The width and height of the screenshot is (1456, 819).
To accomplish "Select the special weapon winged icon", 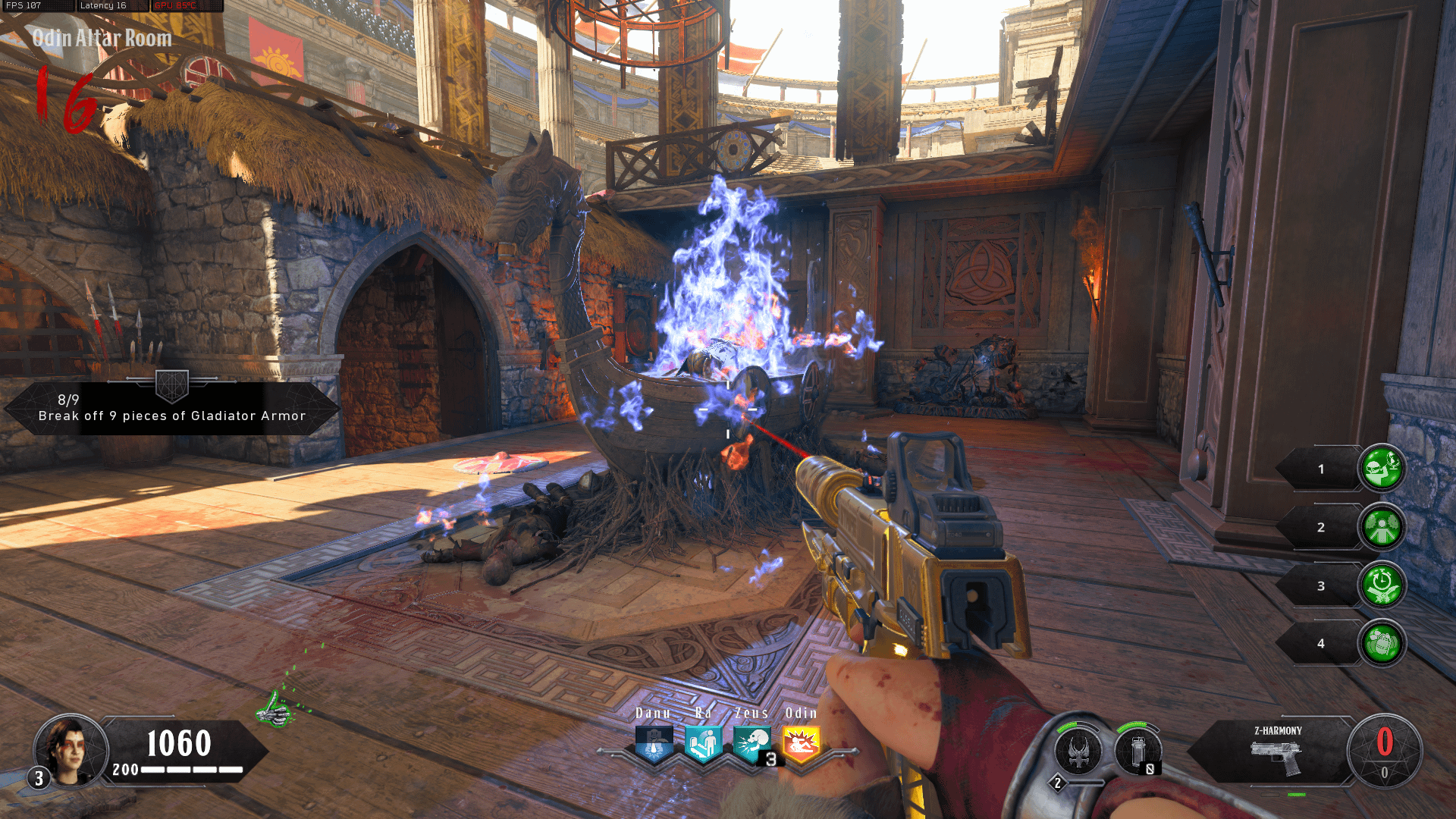I will pyautogui.click(x=1078, y=752).
